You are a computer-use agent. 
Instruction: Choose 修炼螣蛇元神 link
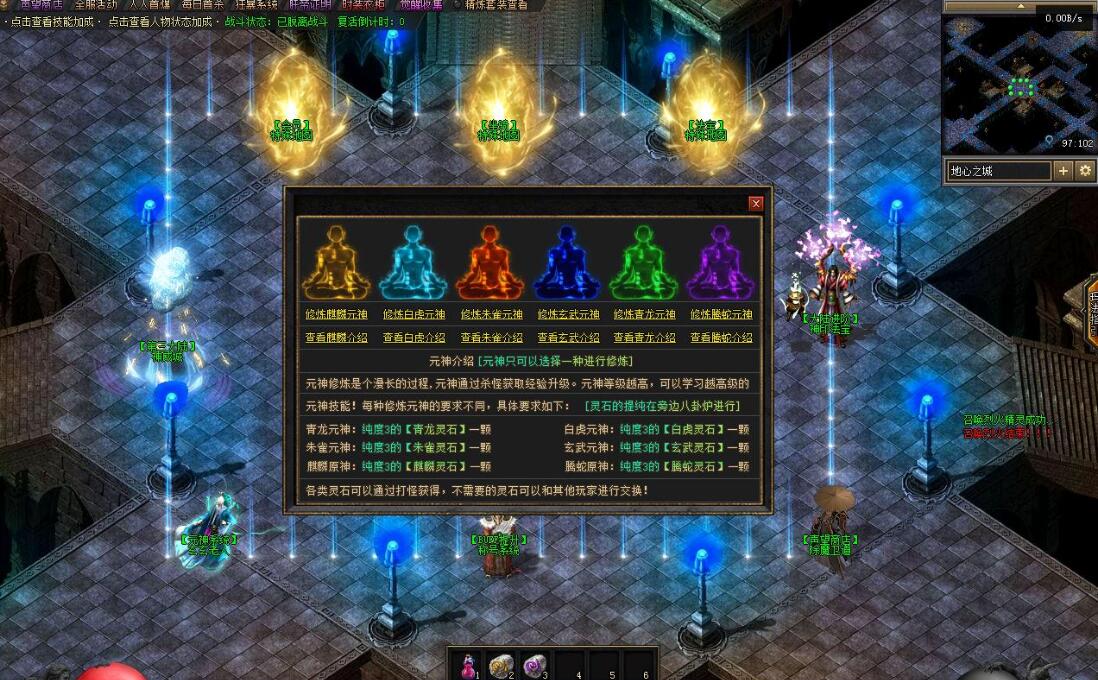[721, 314]
